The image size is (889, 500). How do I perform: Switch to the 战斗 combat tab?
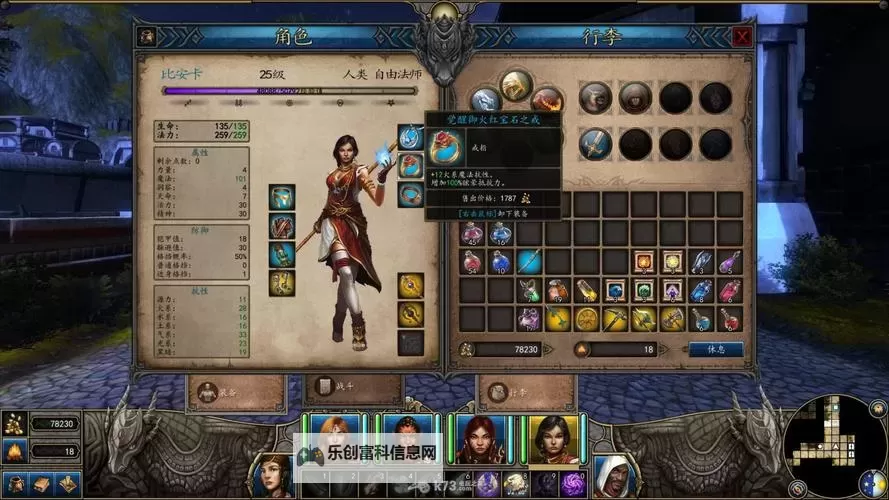[335, 387]
